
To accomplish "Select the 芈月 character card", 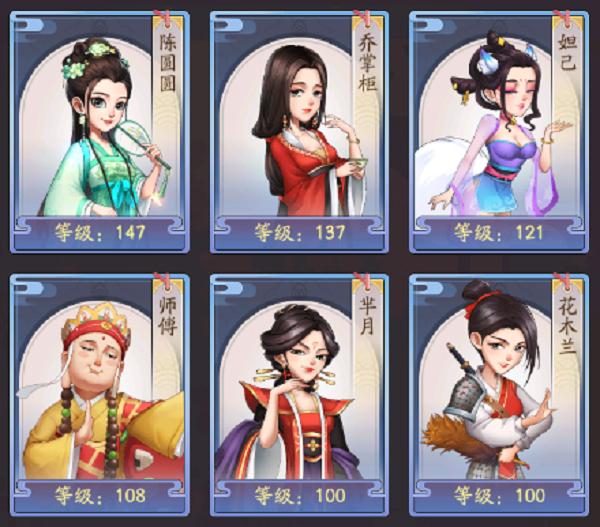I will pyautogui.click(x=299, y=393).
